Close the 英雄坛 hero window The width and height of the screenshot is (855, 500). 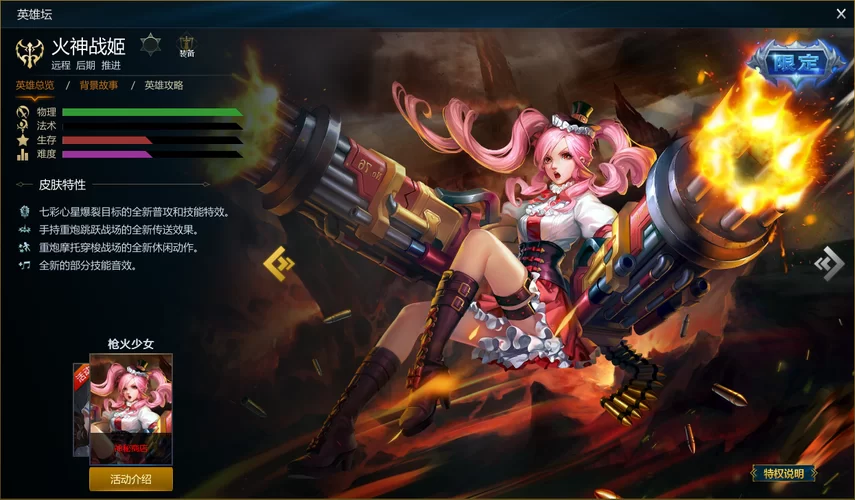(841, 14)
